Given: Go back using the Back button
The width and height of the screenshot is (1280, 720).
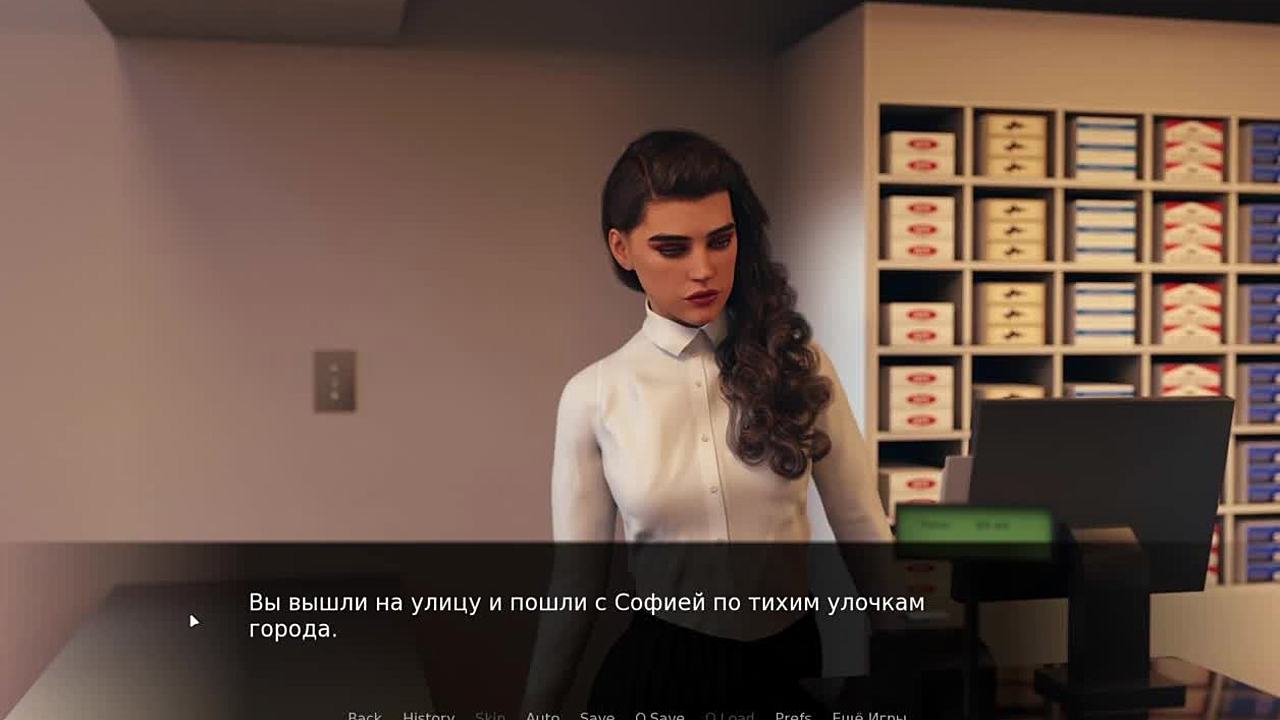Looking at the screenshot, I should coord(365,715).
